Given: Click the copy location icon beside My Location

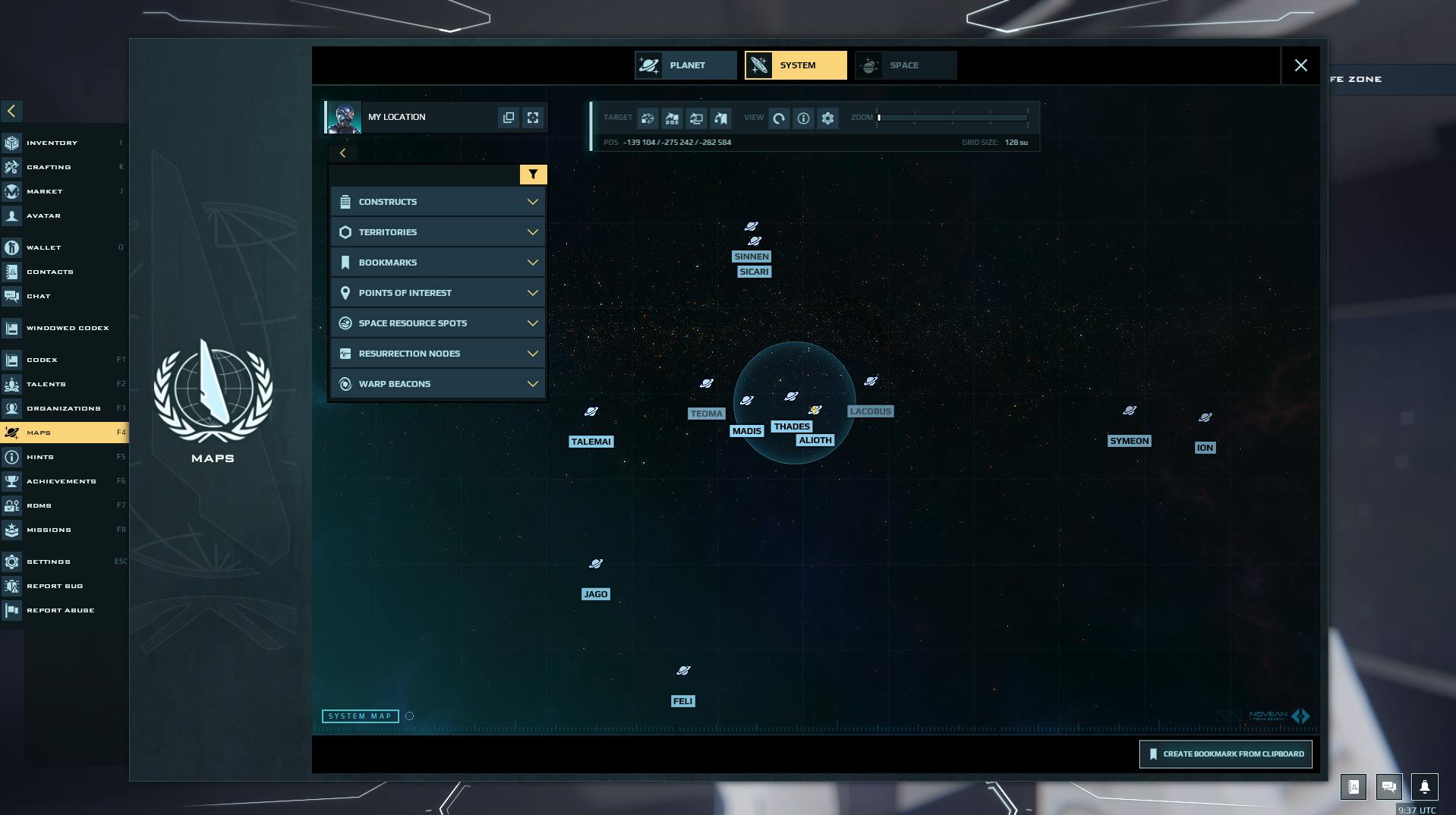Looking at the screenshot, I should pyautogui.click(x=508, y=117).
